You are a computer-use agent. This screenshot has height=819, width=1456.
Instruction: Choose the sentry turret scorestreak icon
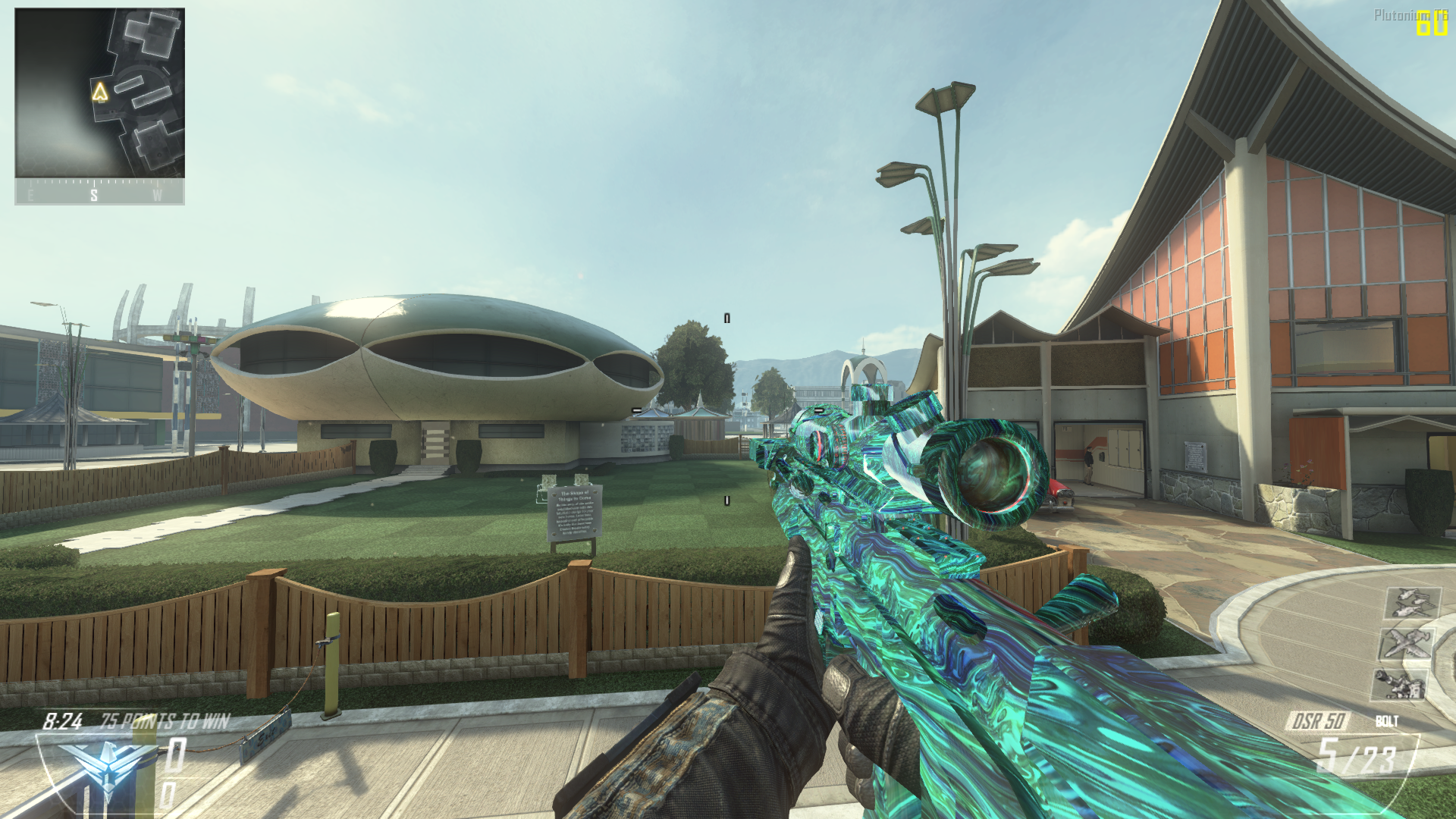tap(1400, 684)
